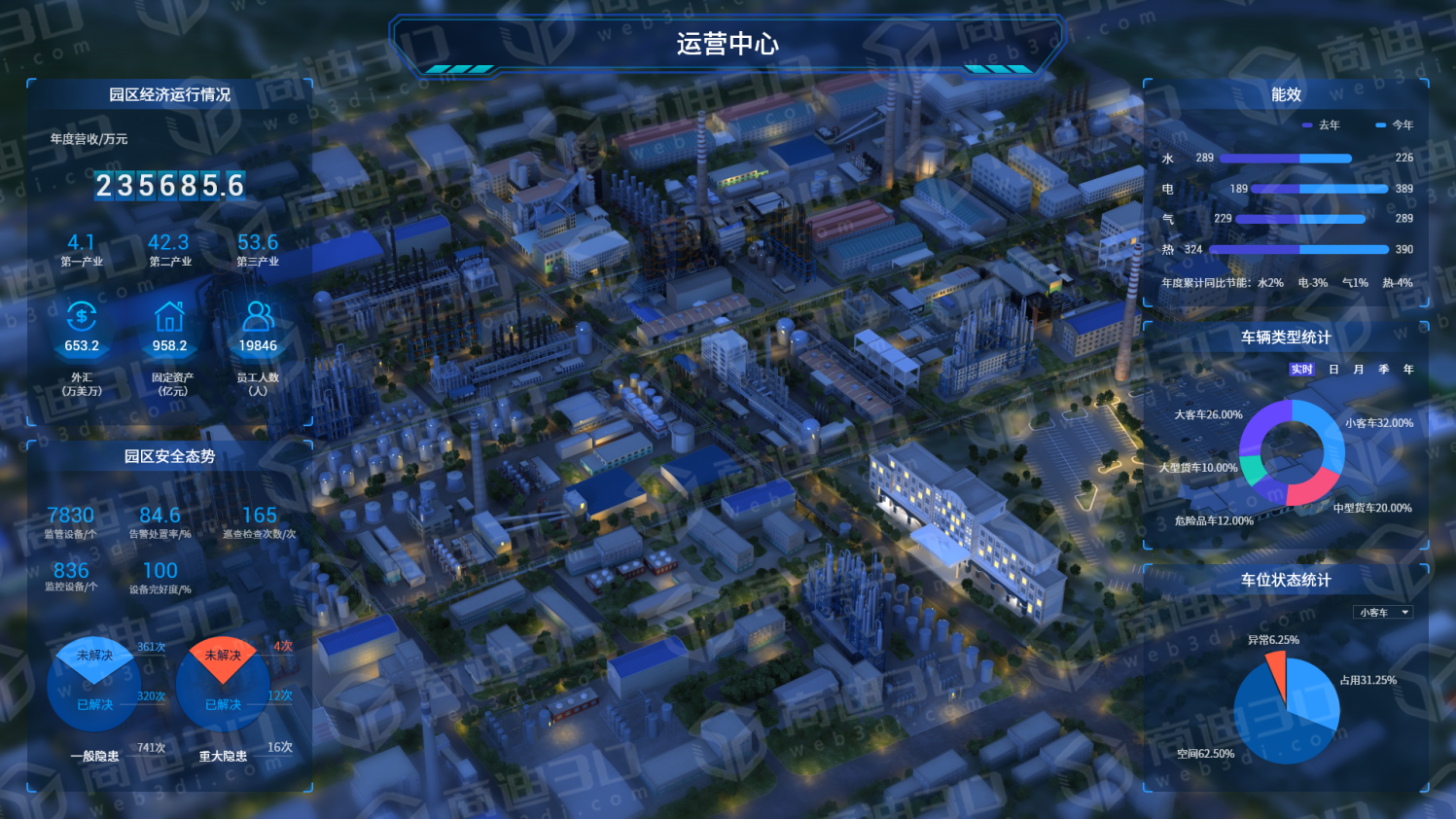Viewport: 1456px width, 819px height.
Task: Toggle the 今年 legend entry
Action: (1395, 125)
